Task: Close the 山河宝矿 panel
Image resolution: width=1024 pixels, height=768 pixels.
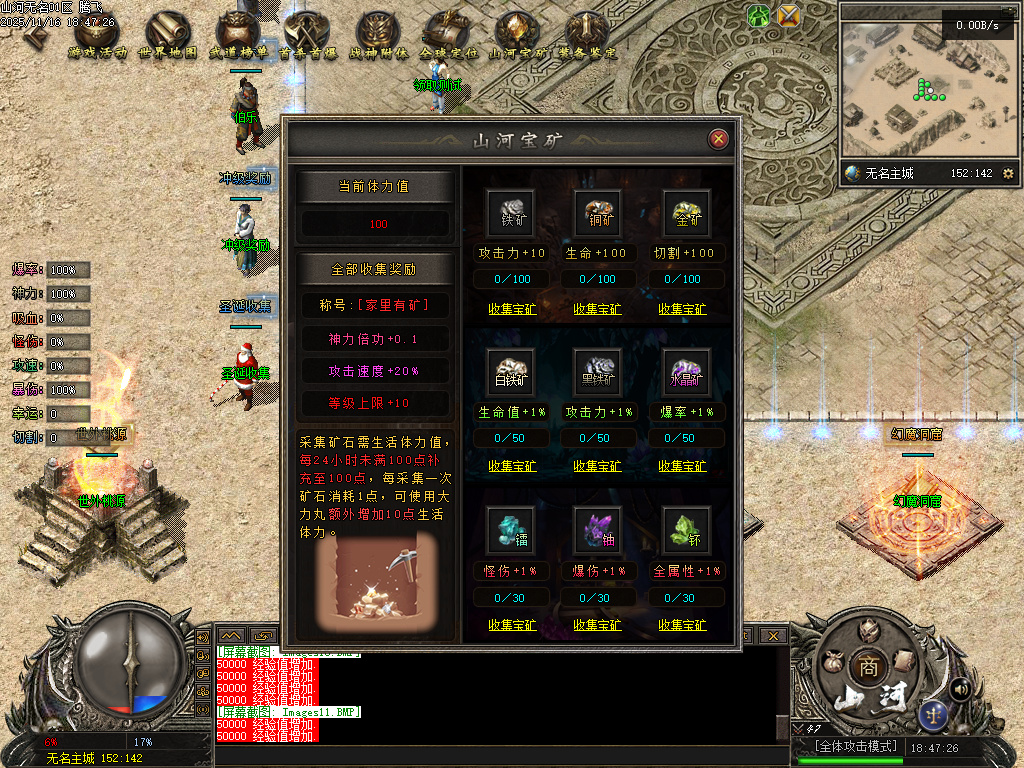Action: [717, 139]
